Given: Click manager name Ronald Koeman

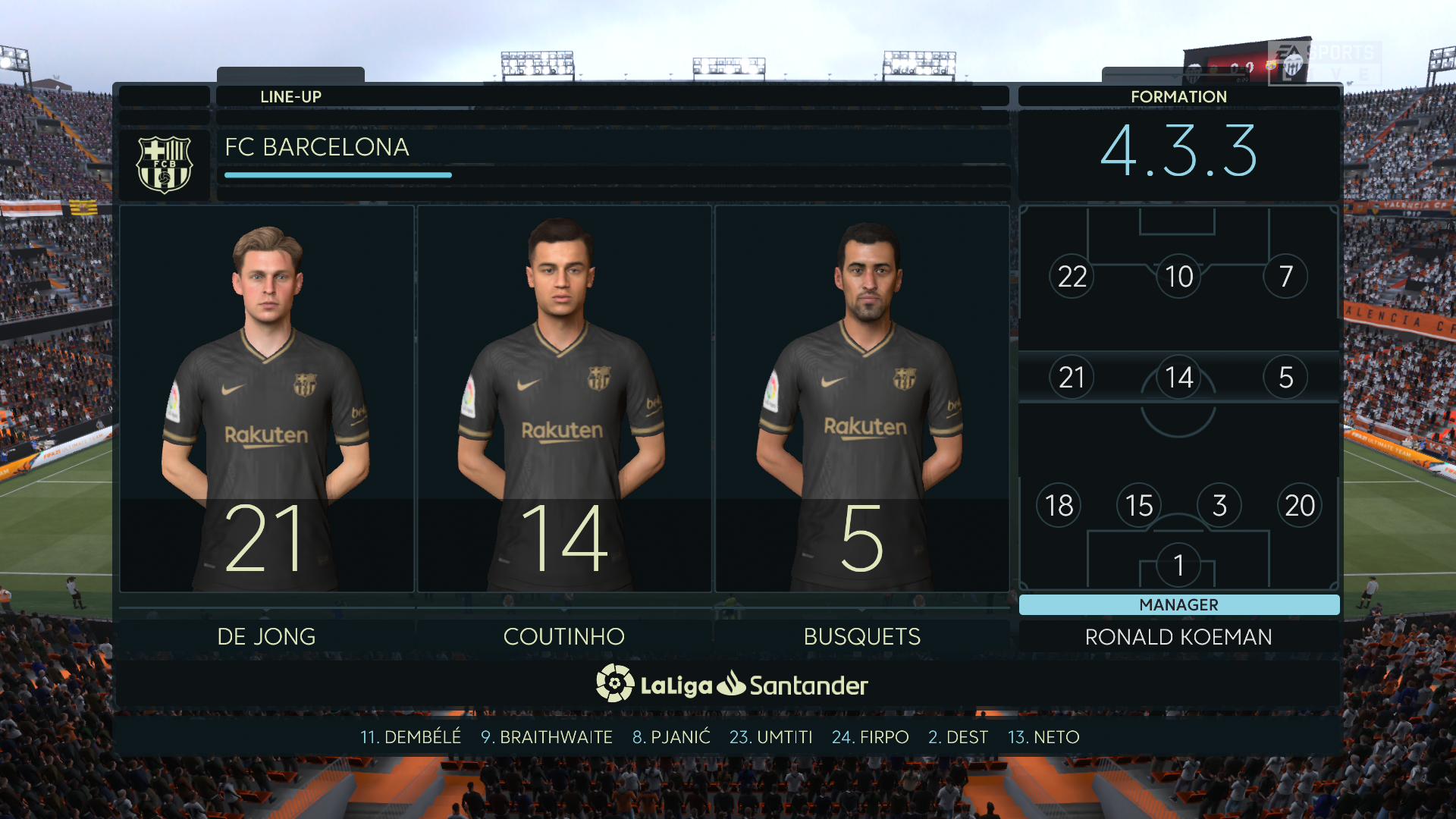Looking at the screenshot, I should click(1178, 637).
